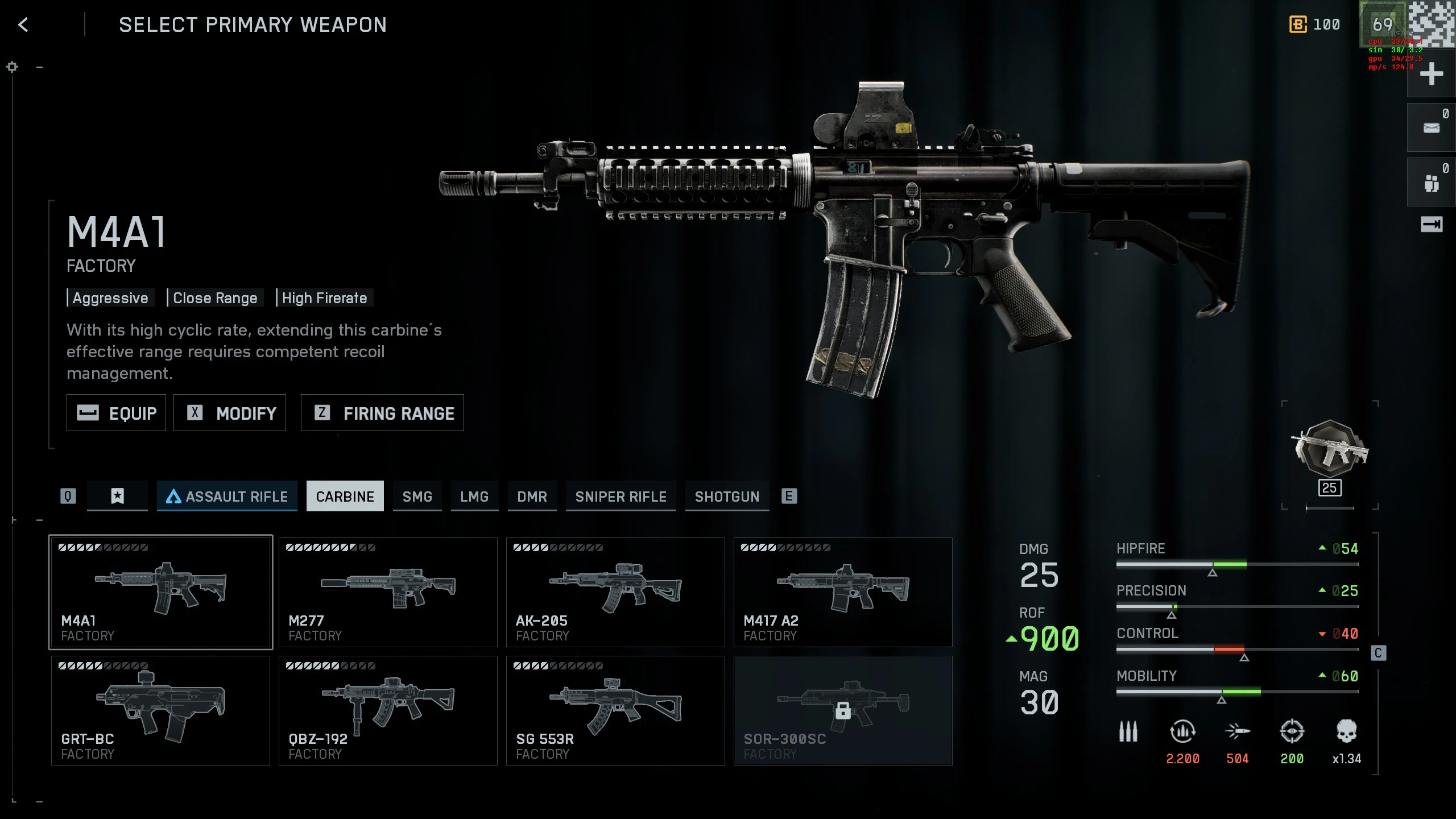Switch to the Assault Rifle category

tap(227, 496)
